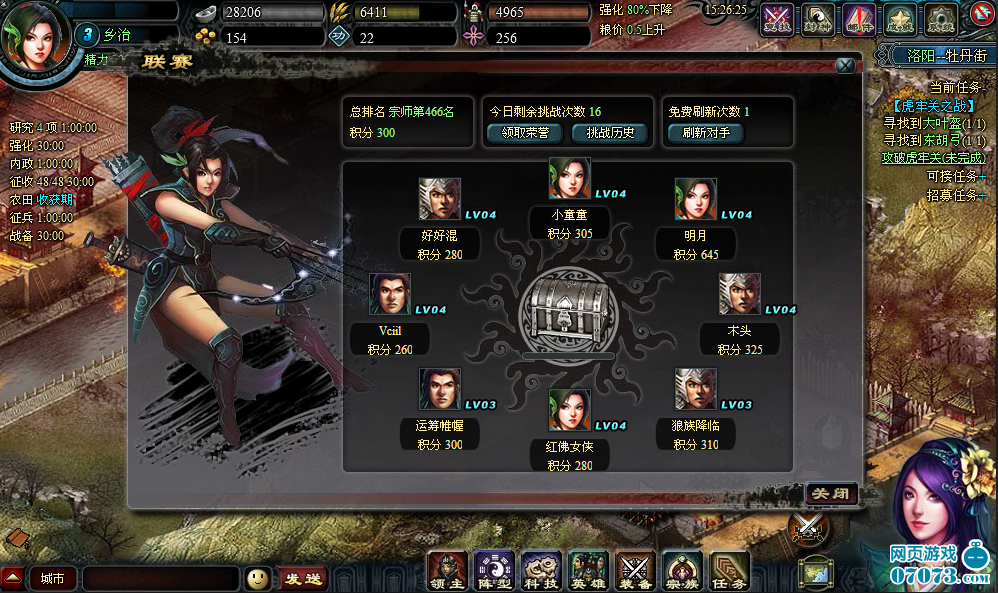Open the 科技 technology menu
The height and width of the screenshot is (593, 998).
click(541, 570)
